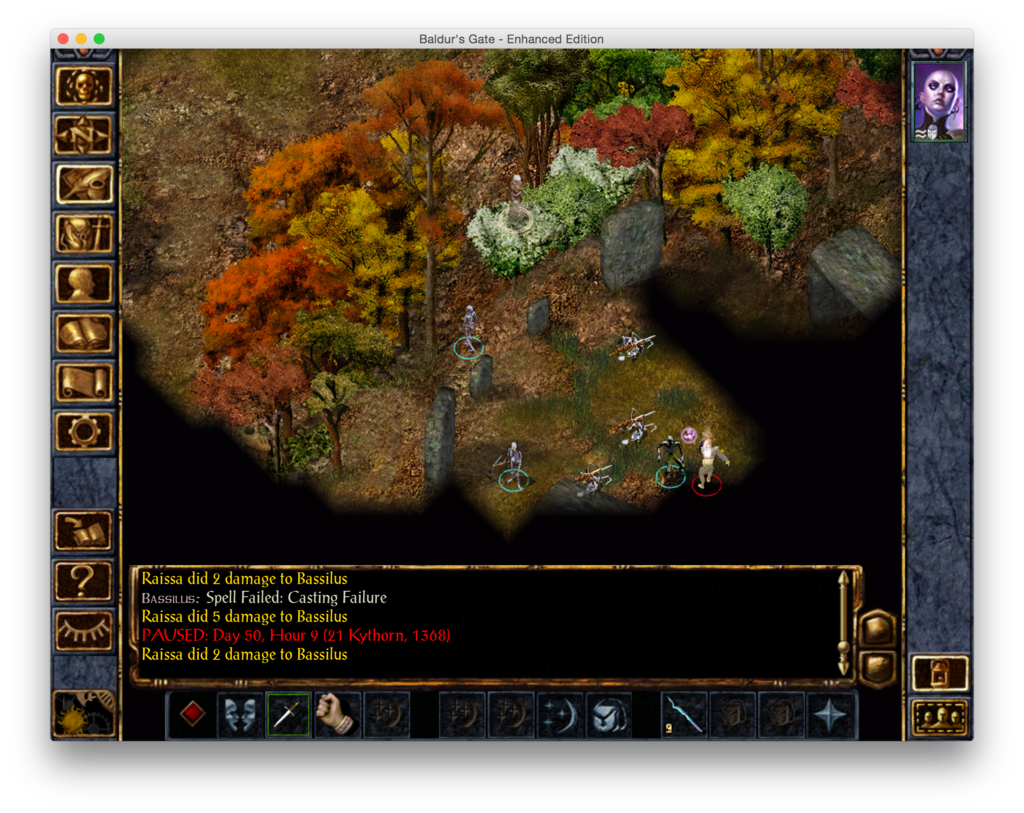Click the quick save book button
The image size is (1024, 813).
[x=84, y=530]
